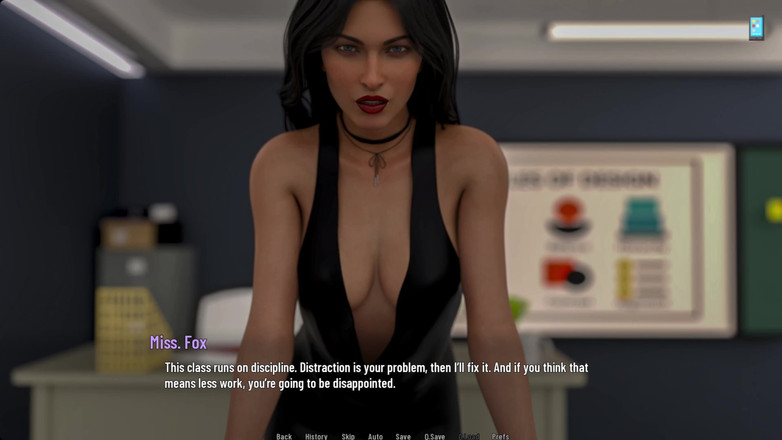Click the Q.Load quick load button
The width and height of the screenshot is (782, 440).
469,436
